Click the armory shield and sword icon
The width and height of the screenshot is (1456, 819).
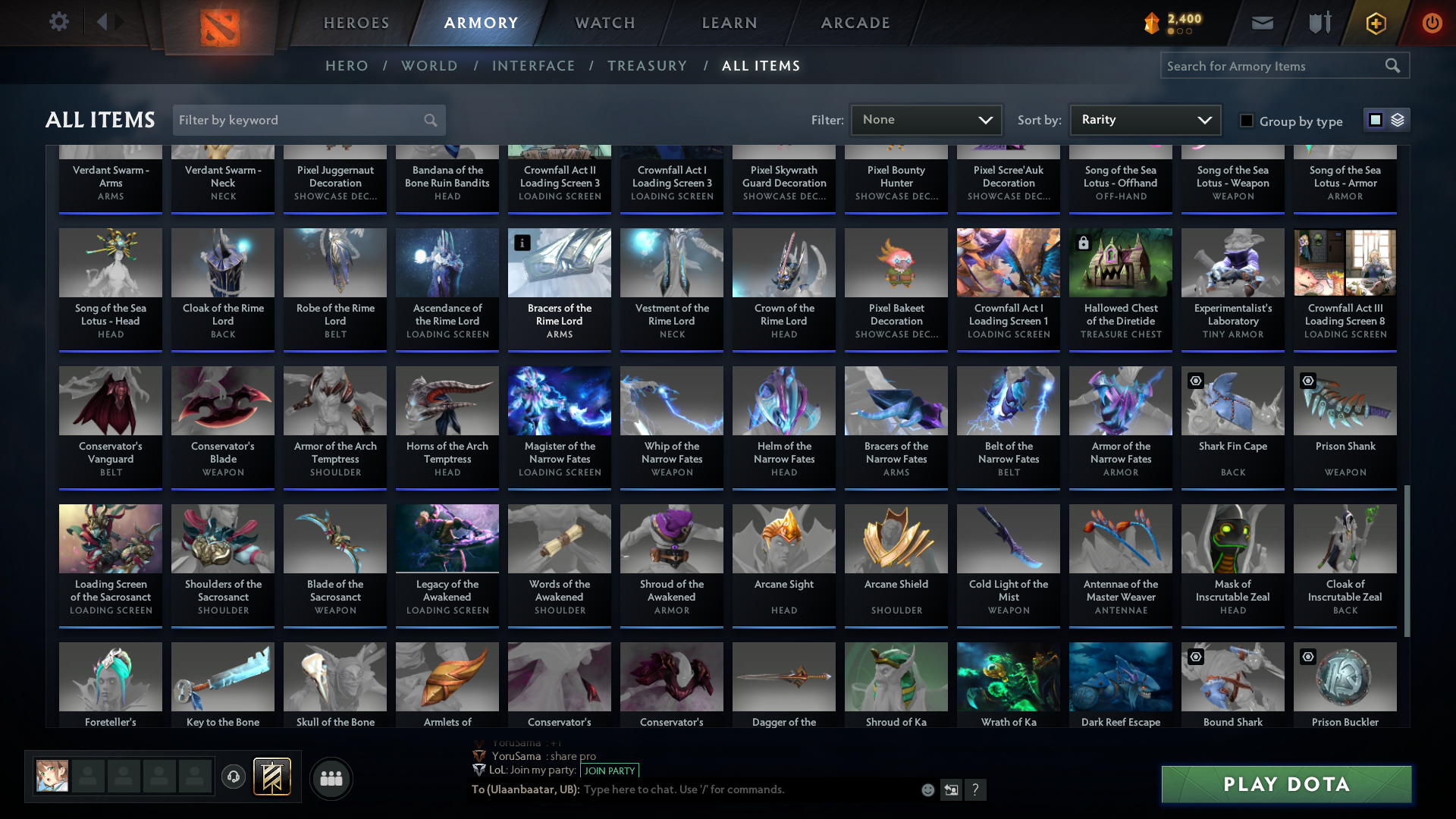coord(1319,23)
